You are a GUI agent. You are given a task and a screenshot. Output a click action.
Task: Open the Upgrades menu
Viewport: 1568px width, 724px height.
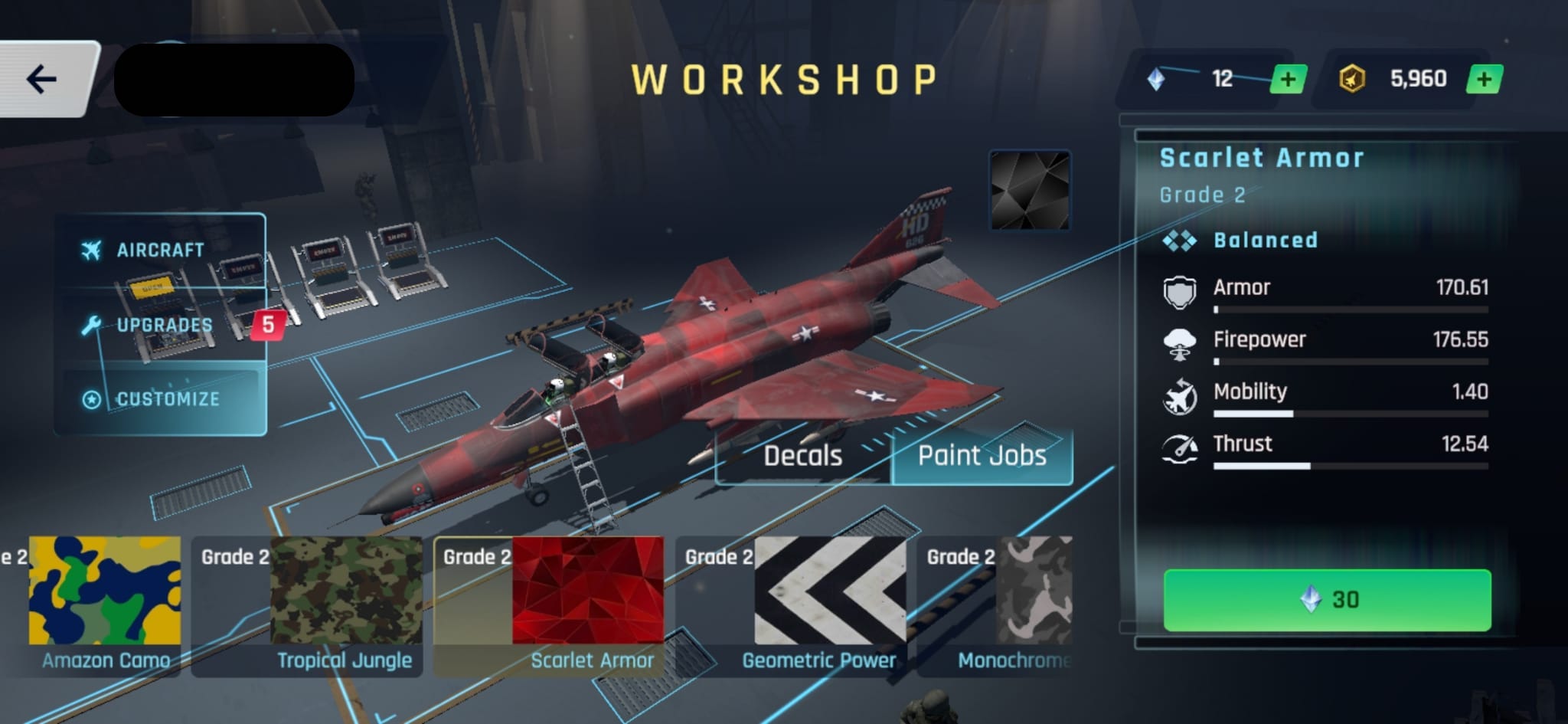click(163, 325)
